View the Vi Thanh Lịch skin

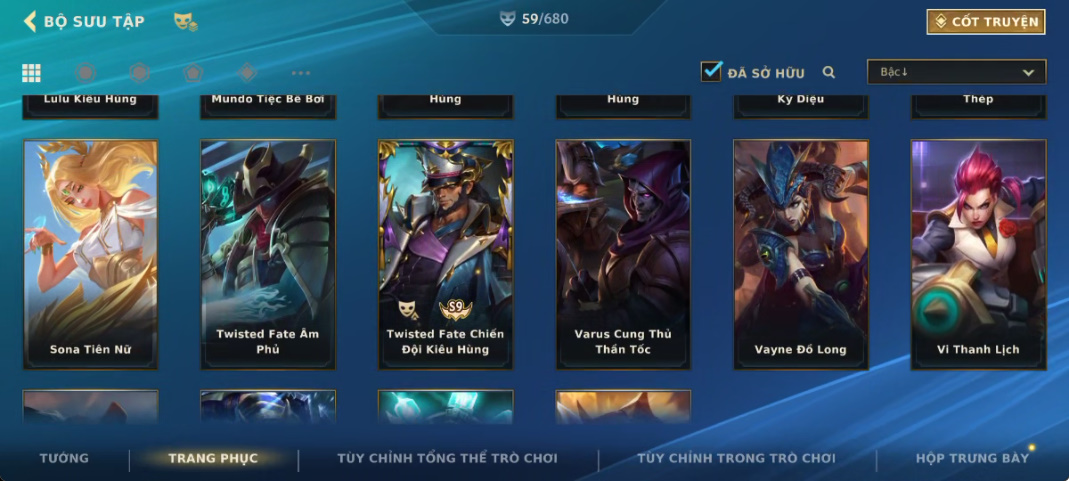(978, 254)
